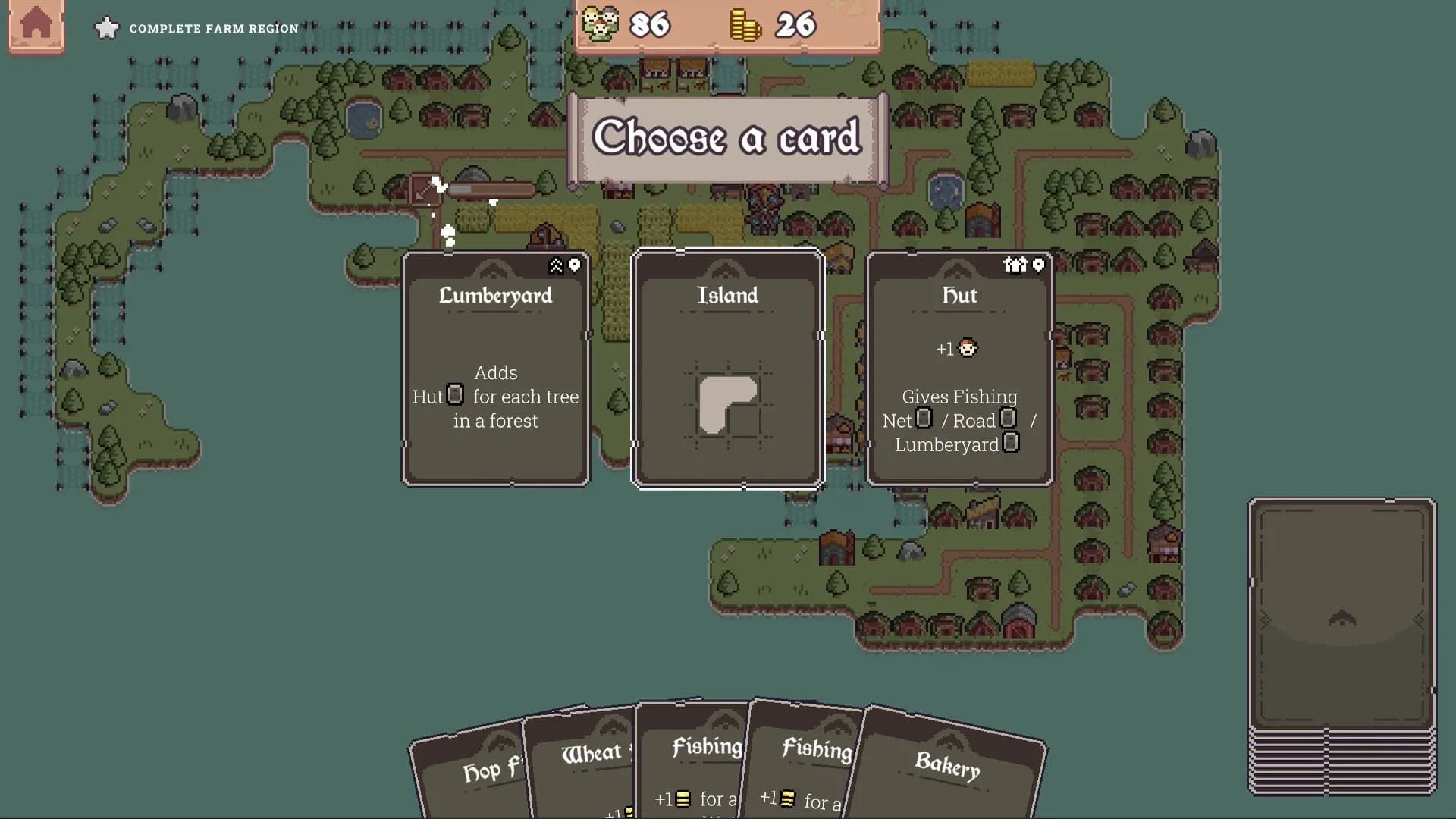Click the location pin on the Lumberyard card

(x=574, y=265)
